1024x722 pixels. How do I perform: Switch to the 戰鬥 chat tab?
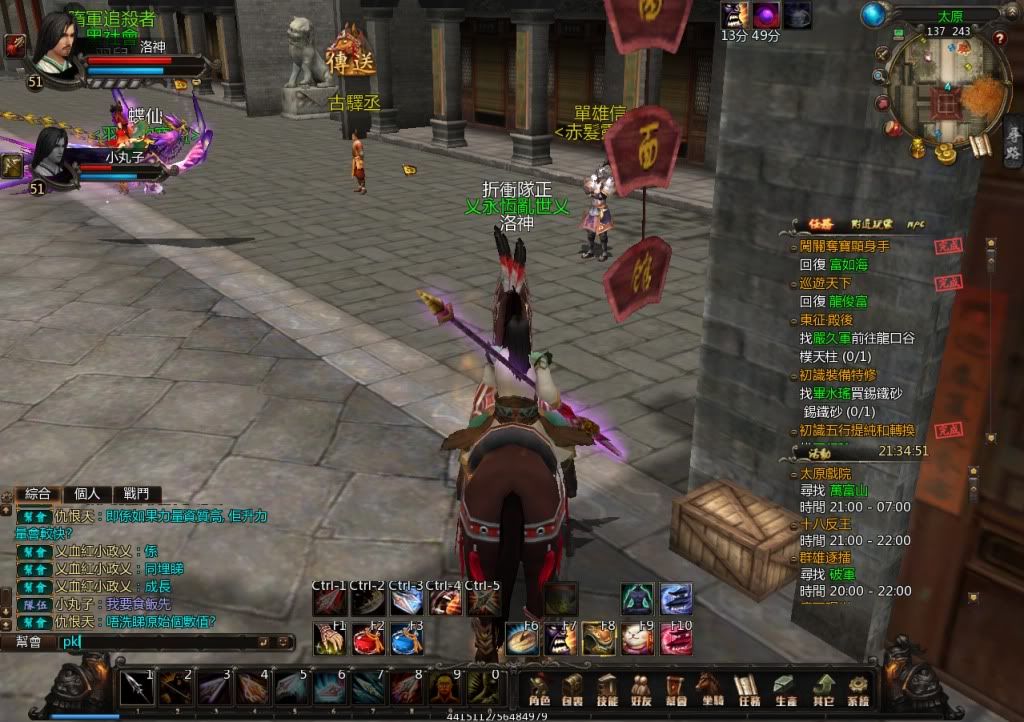click(136, 494)
